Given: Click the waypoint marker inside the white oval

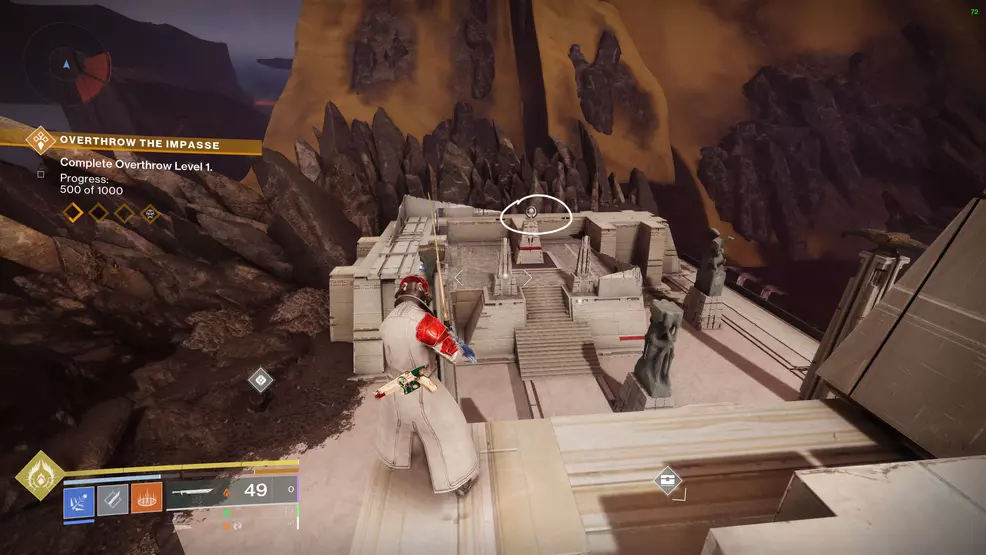Looking at the screenshot, I should (533, 211).
